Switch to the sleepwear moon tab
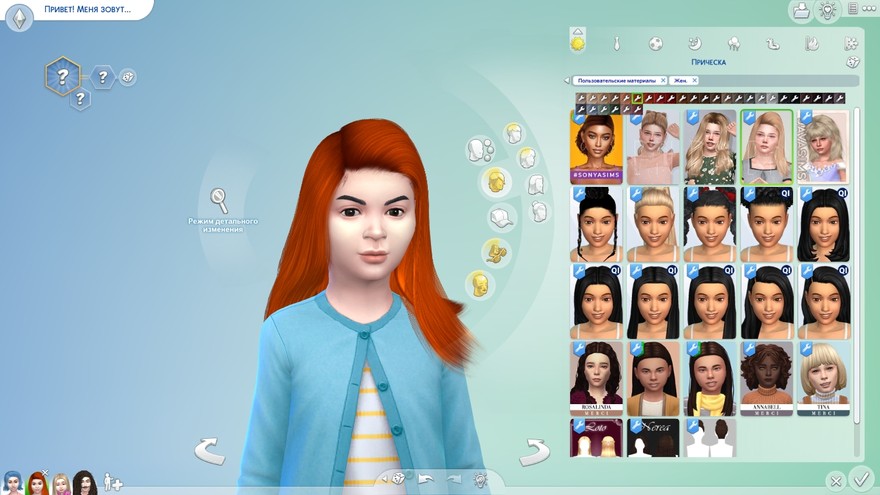880x495 pixels. pyautogui.click(x=694, y=44)
